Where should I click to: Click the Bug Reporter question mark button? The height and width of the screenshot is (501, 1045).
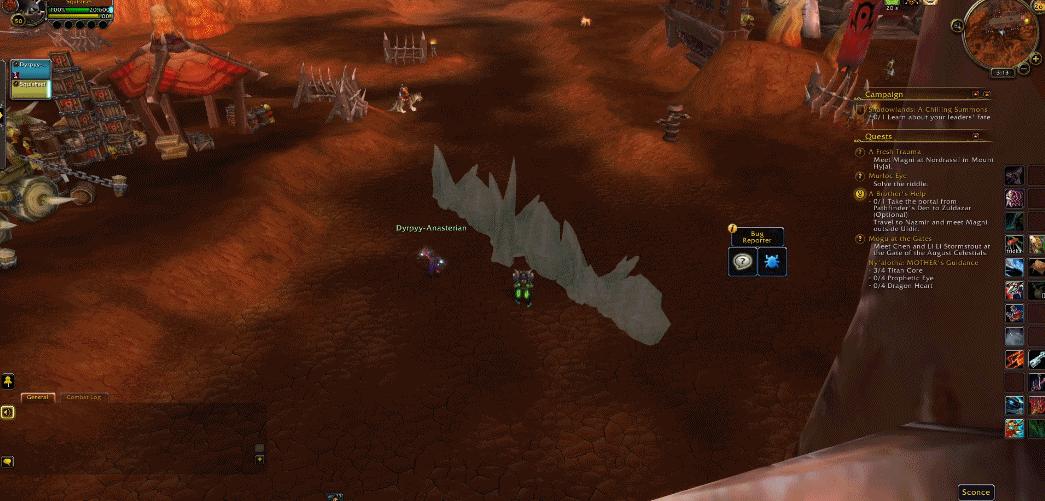coord(743,262)
